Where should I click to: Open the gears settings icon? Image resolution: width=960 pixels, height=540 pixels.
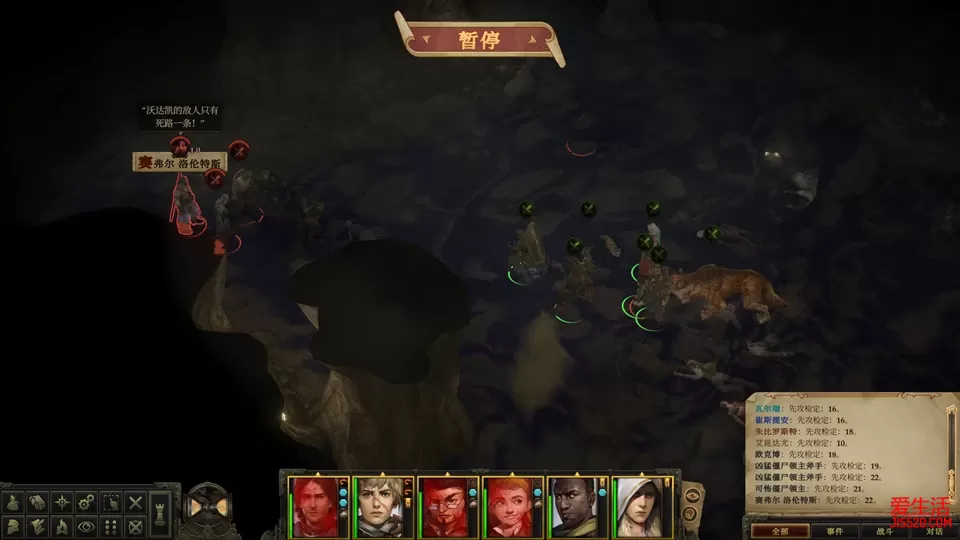click(x=87, y=502)
